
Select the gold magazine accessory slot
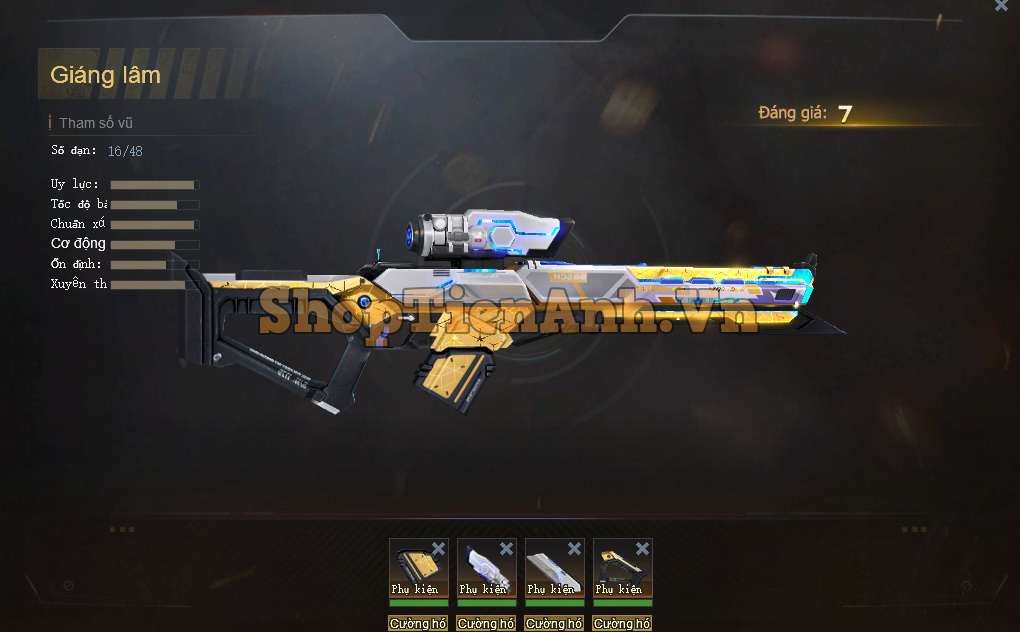click(x=416, y=570)
